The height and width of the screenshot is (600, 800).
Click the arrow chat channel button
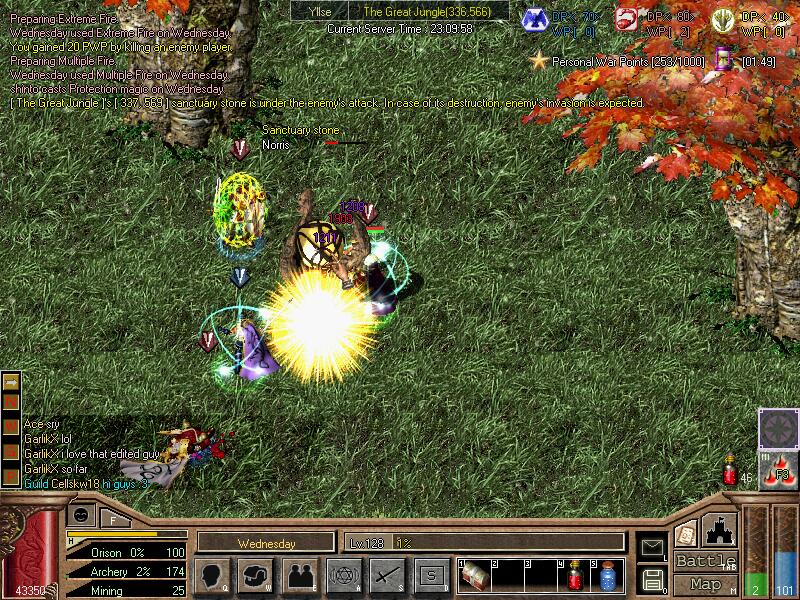coord(11,383)
